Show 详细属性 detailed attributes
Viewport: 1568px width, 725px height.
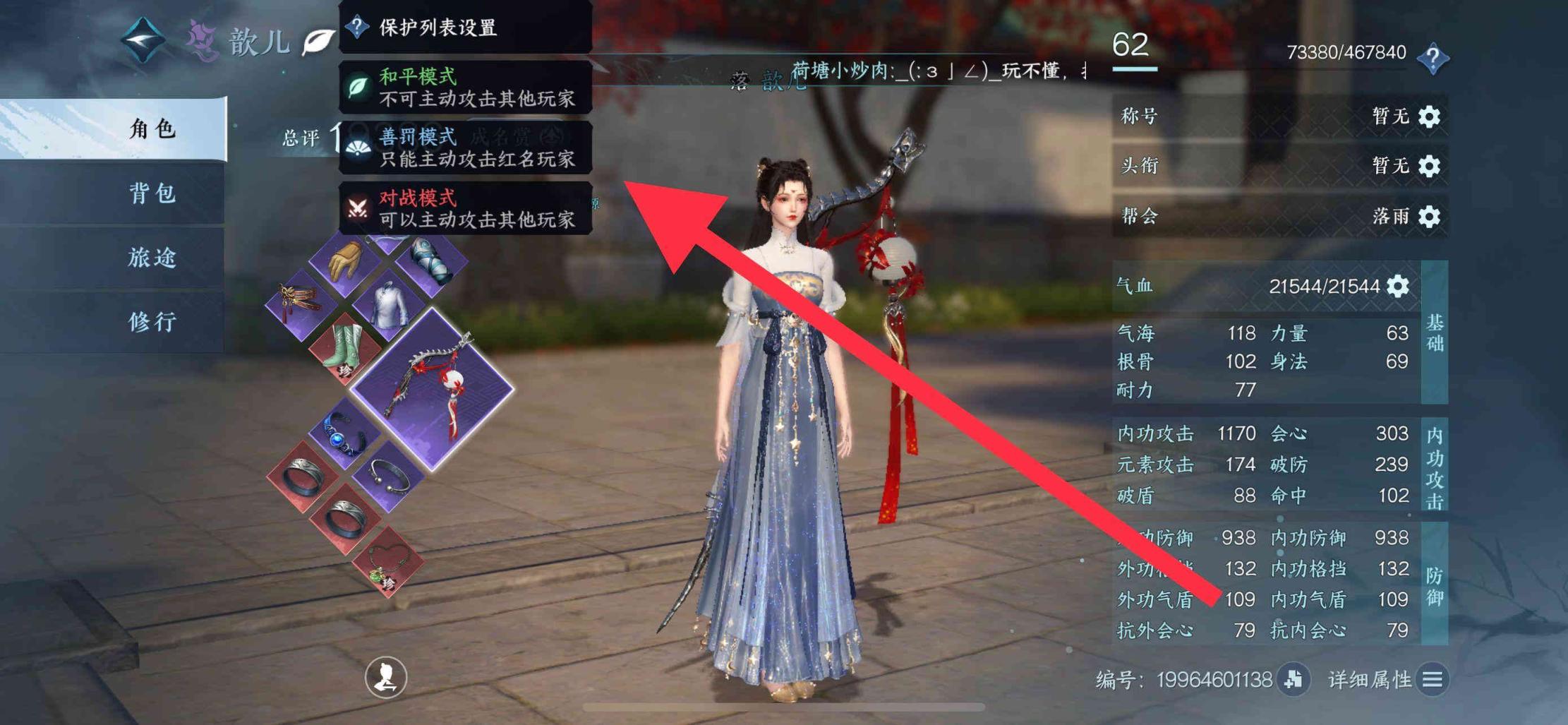pos(1433,679)
